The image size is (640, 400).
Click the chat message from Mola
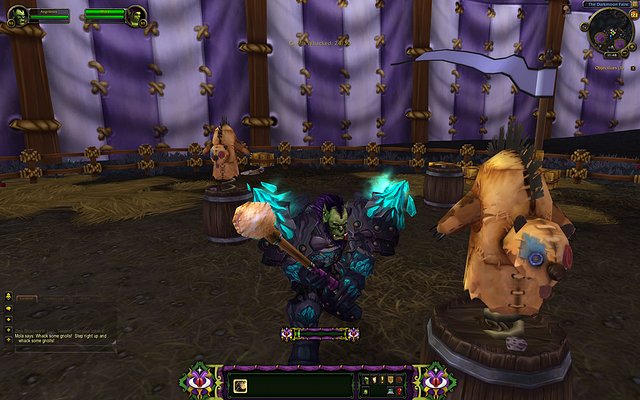[x=60, y=338]
